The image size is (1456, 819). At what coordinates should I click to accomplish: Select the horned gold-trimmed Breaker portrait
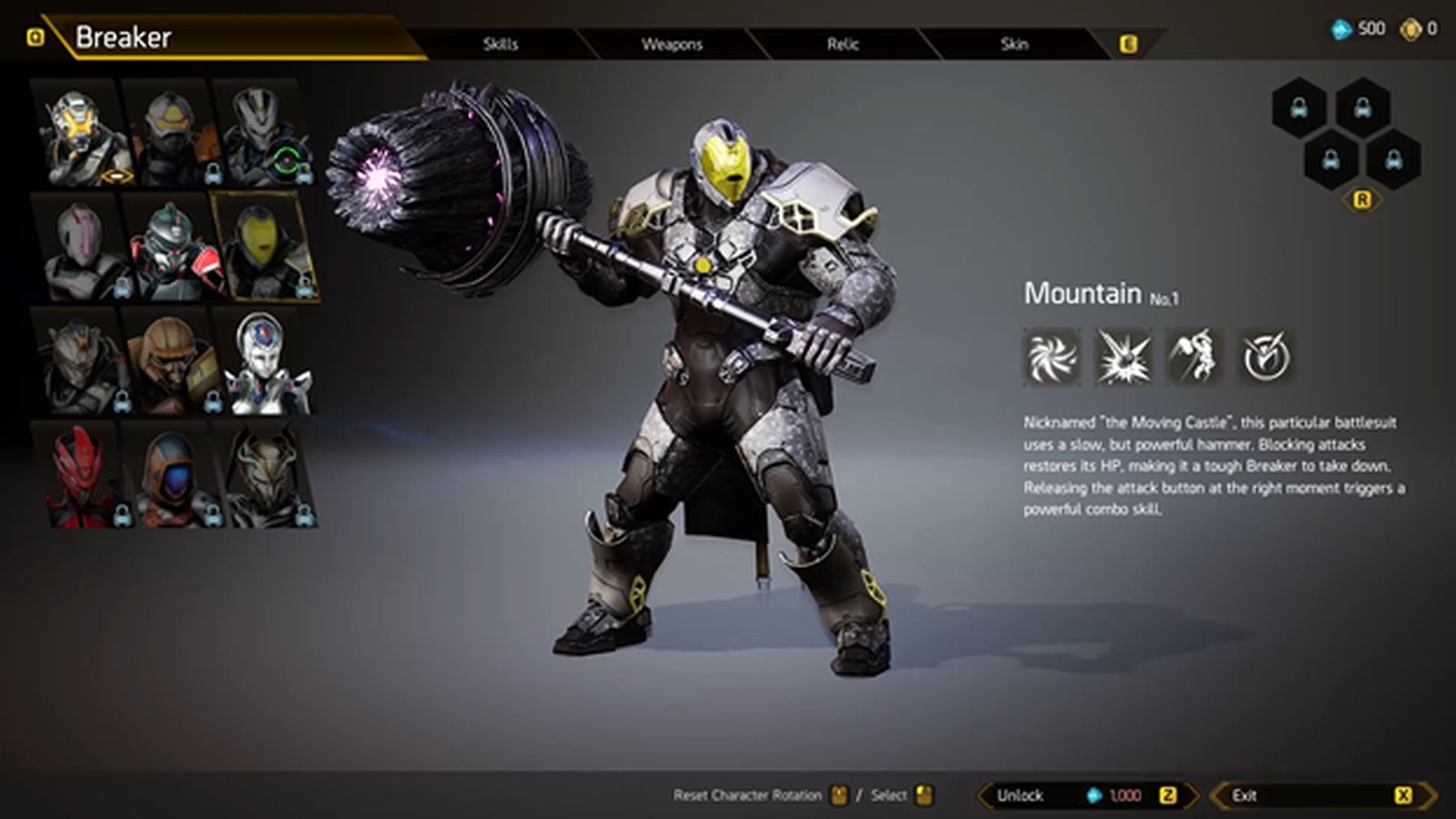tap(266, 475)
